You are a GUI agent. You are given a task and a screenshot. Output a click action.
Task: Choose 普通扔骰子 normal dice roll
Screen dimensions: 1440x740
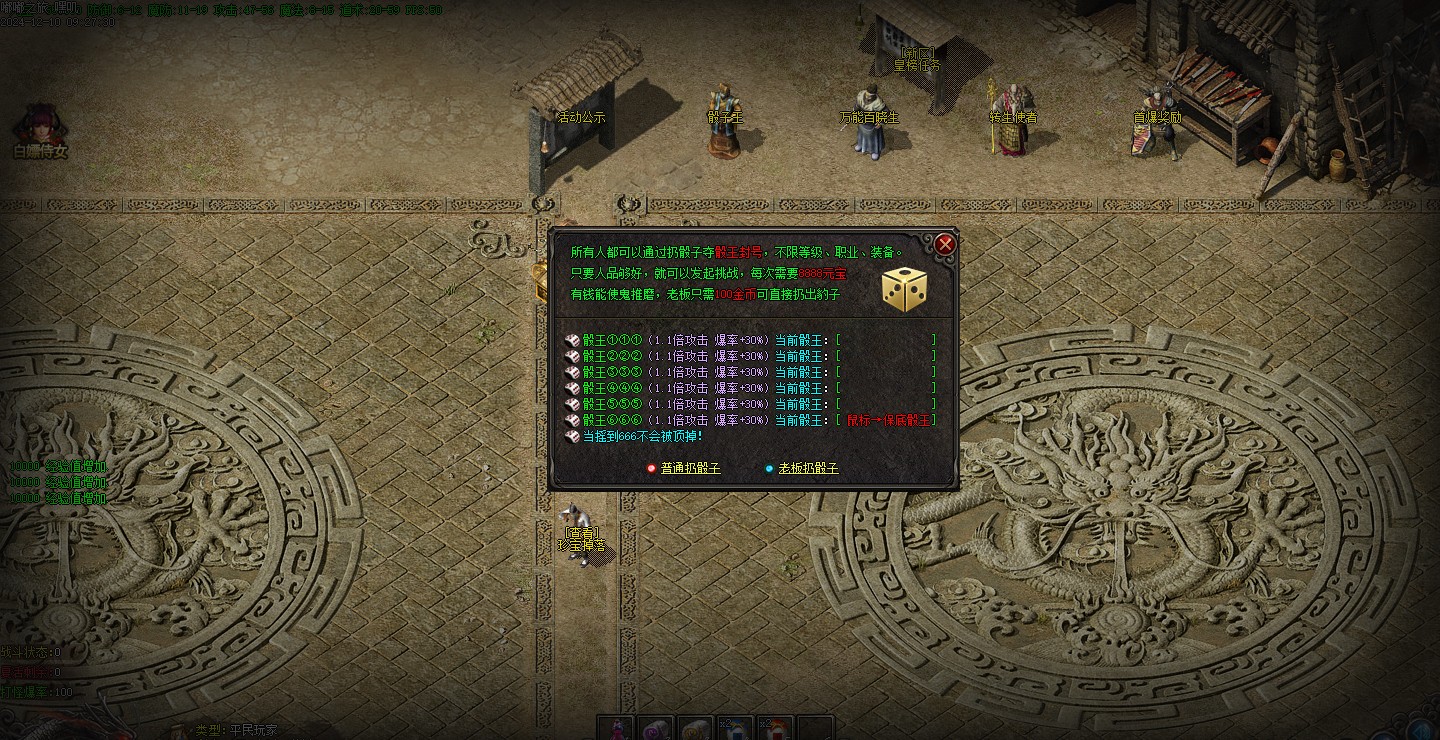690,468
